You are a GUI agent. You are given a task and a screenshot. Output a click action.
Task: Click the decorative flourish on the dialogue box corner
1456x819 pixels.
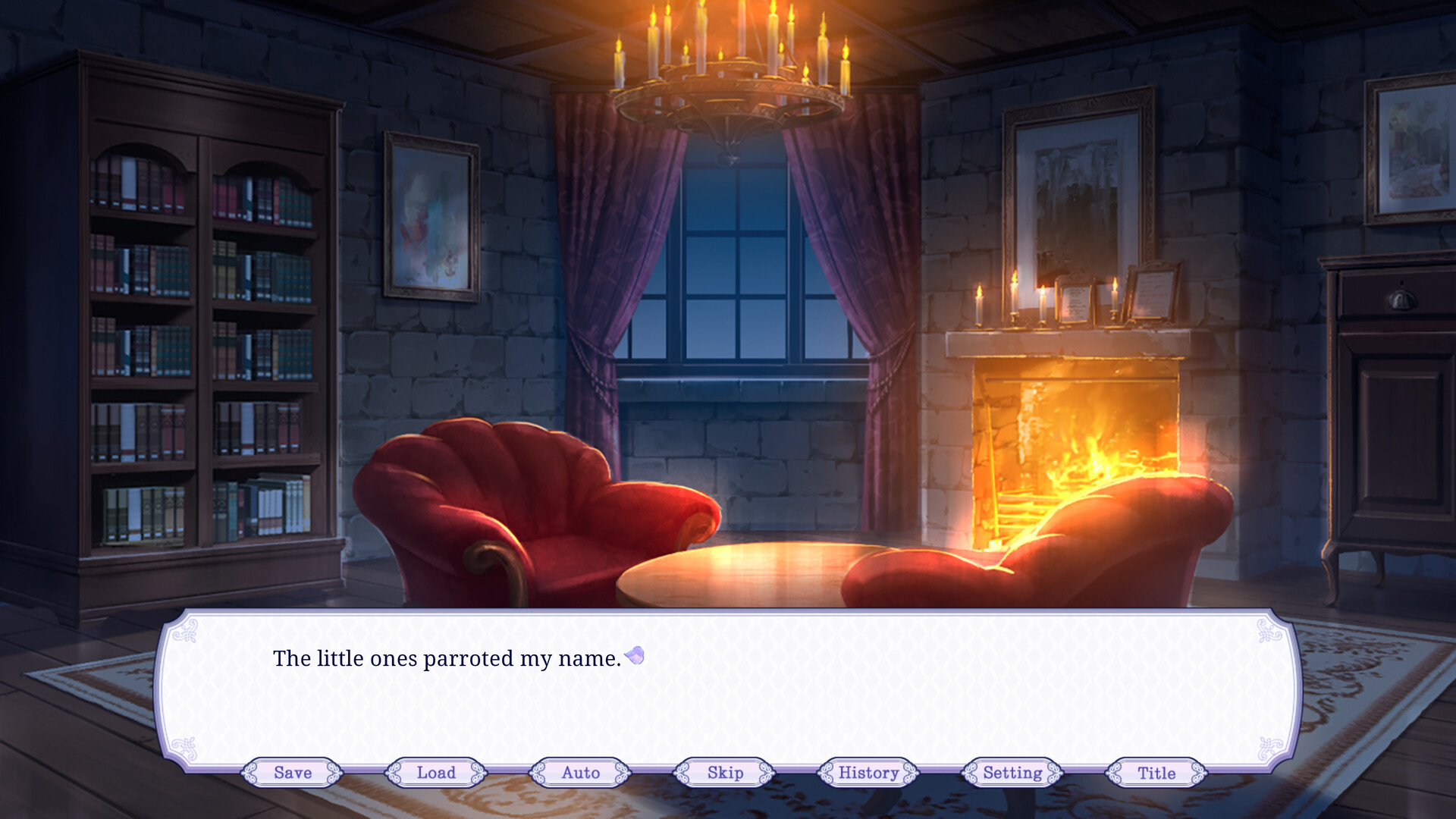click(184, 631)
